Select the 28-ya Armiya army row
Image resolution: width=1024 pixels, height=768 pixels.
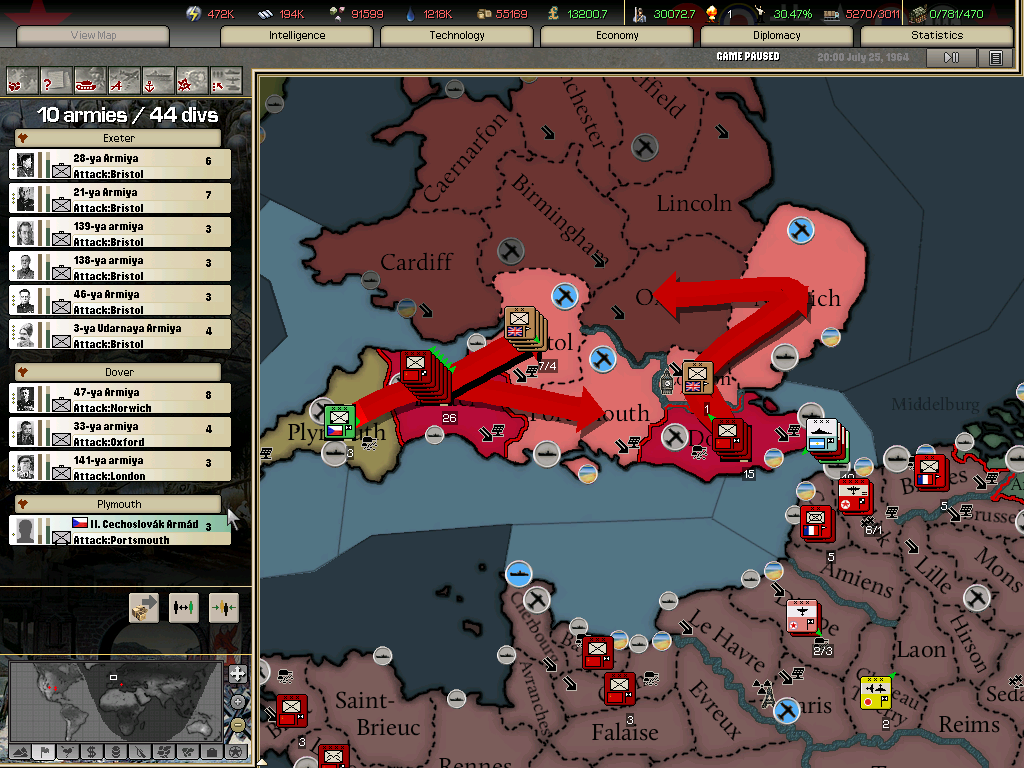(x=120, y=165)
